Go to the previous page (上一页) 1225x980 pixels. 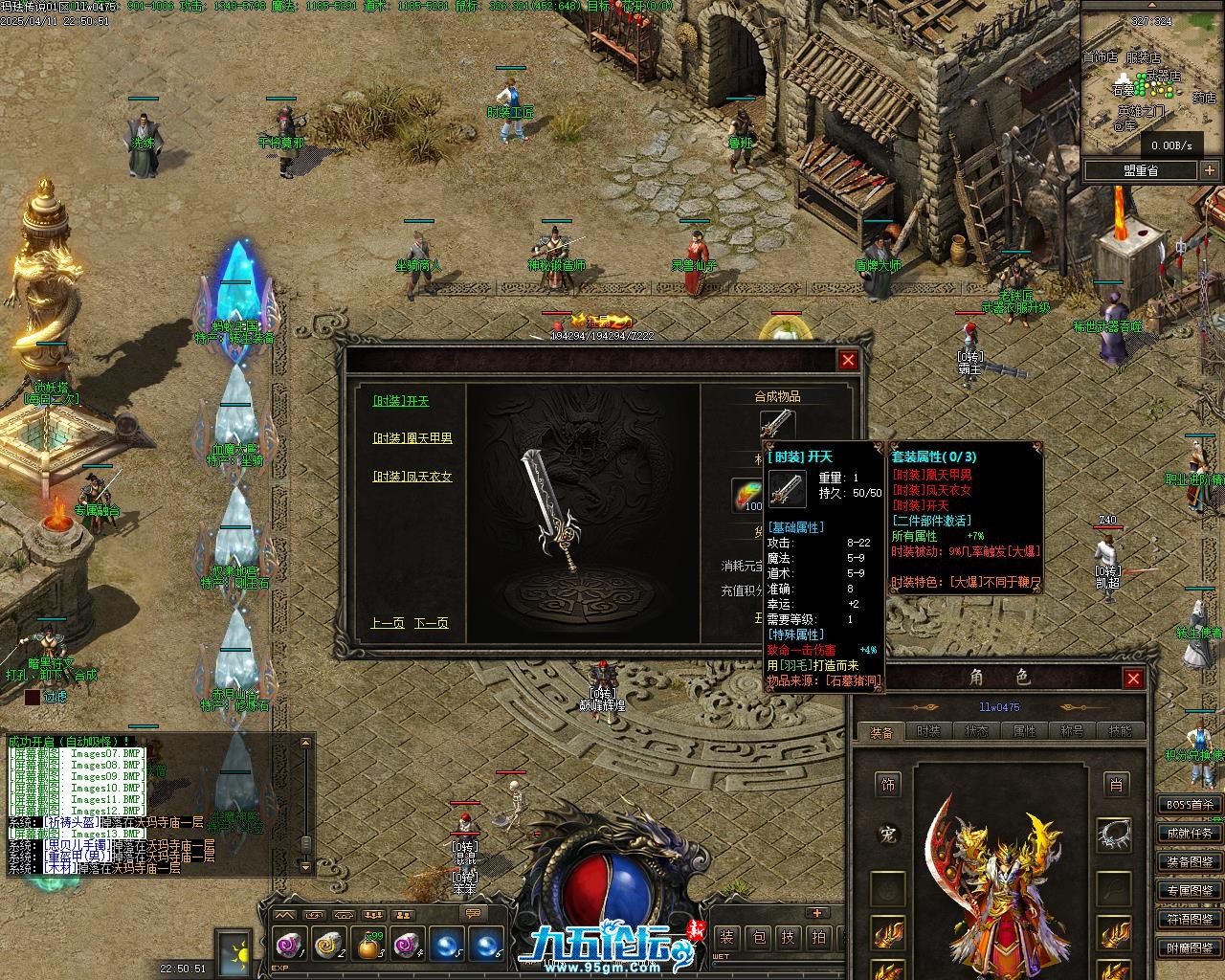(387, 623)
